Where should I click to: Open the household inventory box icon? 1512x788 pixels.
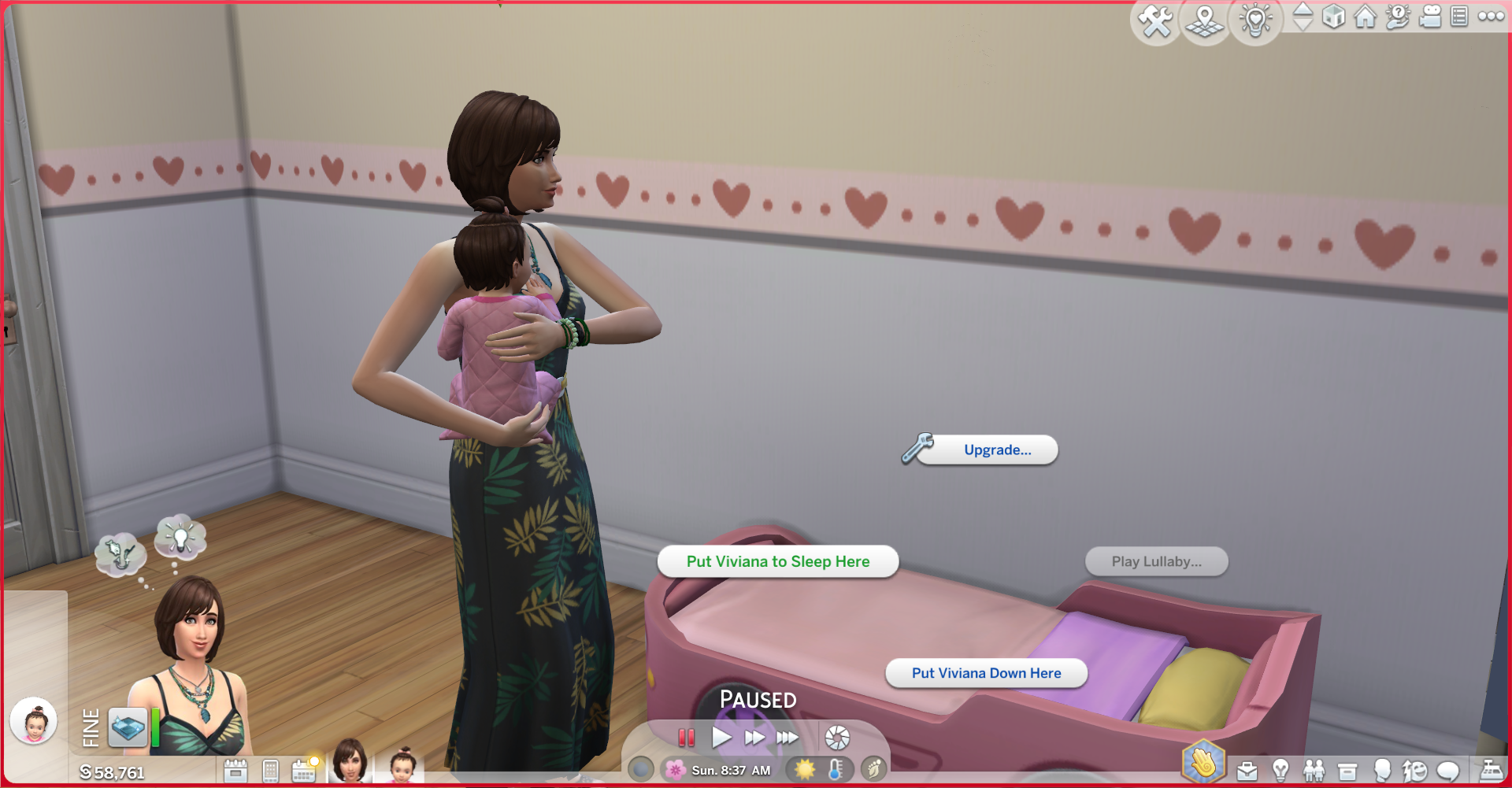(1347, 770)
